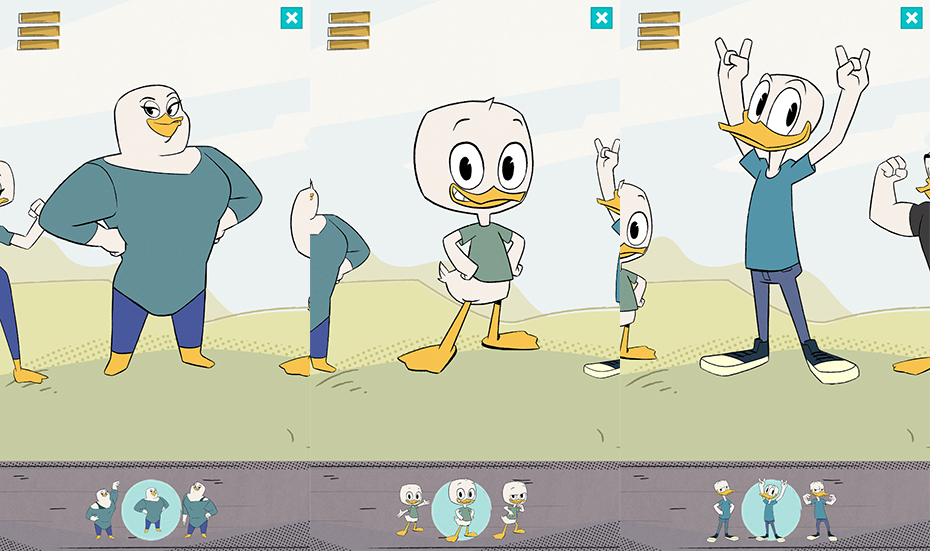Pick the tall duck's flexing pose thumbnail

click(821, 510)
